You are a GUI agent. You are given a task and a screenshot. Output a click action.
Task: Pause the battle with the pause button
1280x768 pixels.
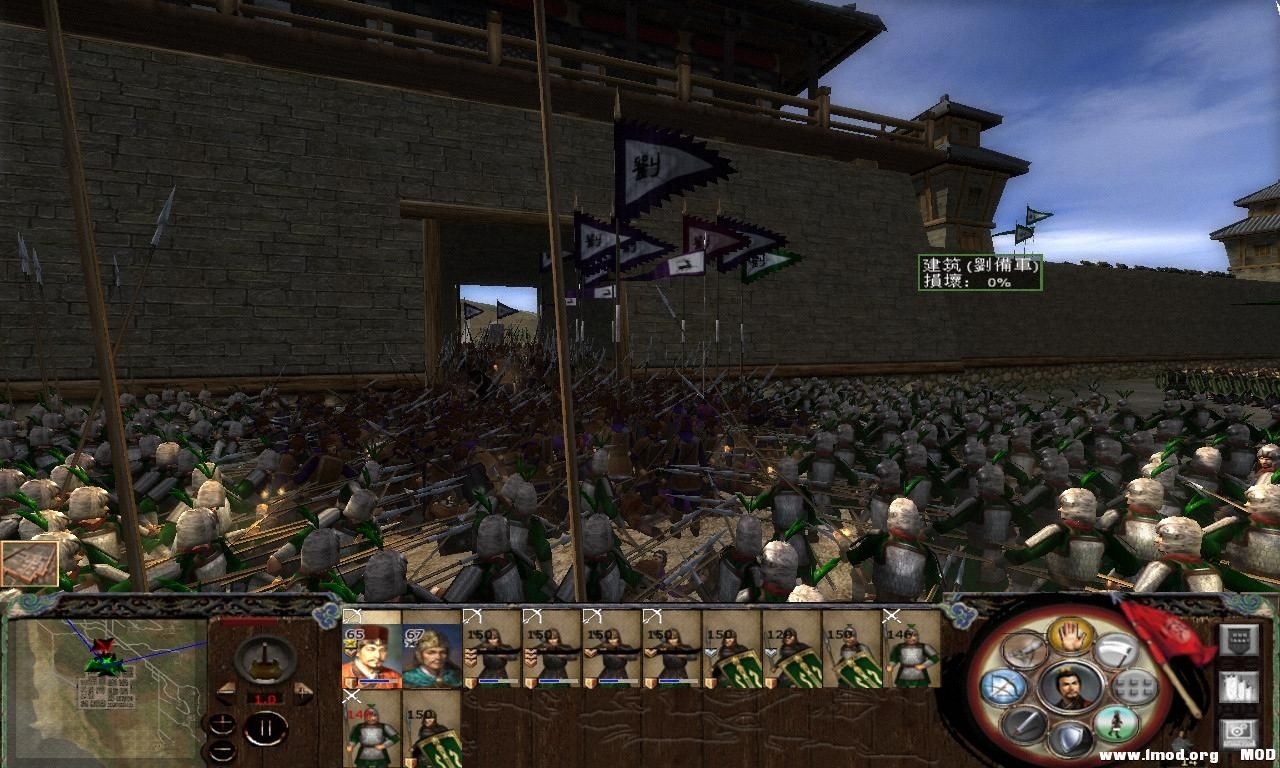tap(267, 728)
